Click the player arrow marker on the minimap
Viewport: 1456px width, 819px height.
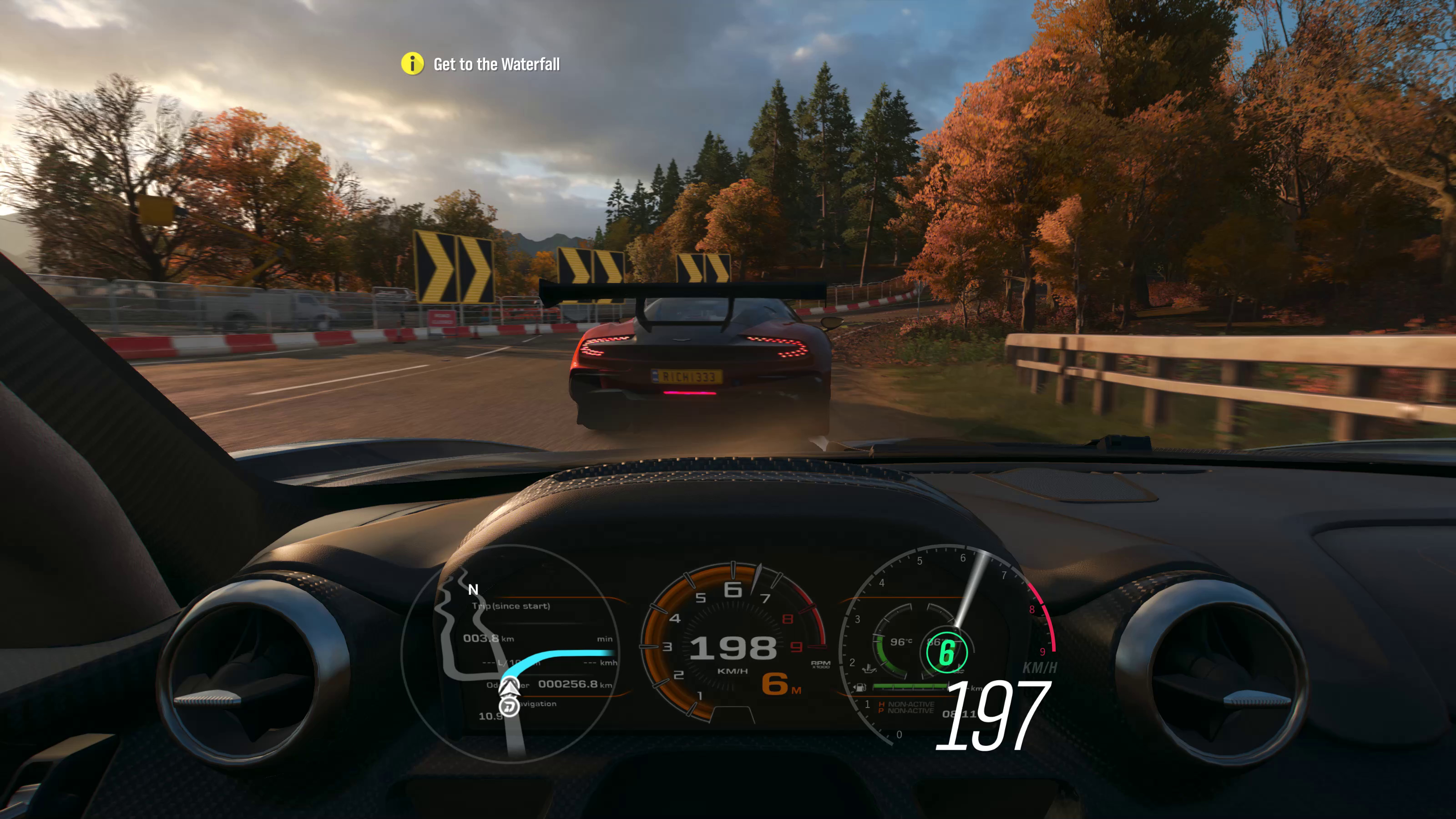point(510,687)
